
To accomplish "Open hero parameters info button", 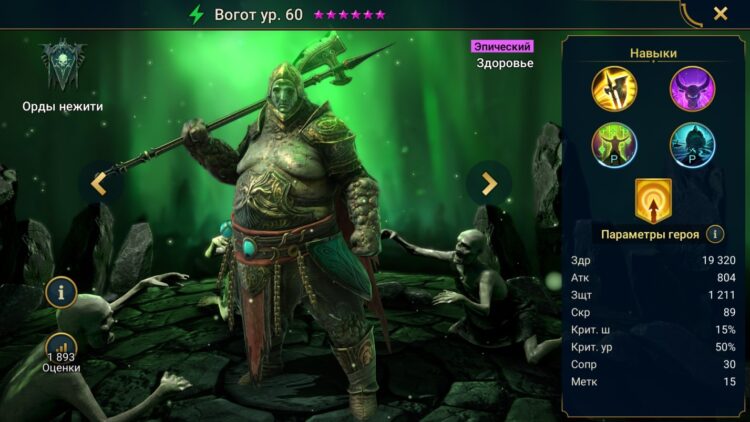I will tap(715, 234).
